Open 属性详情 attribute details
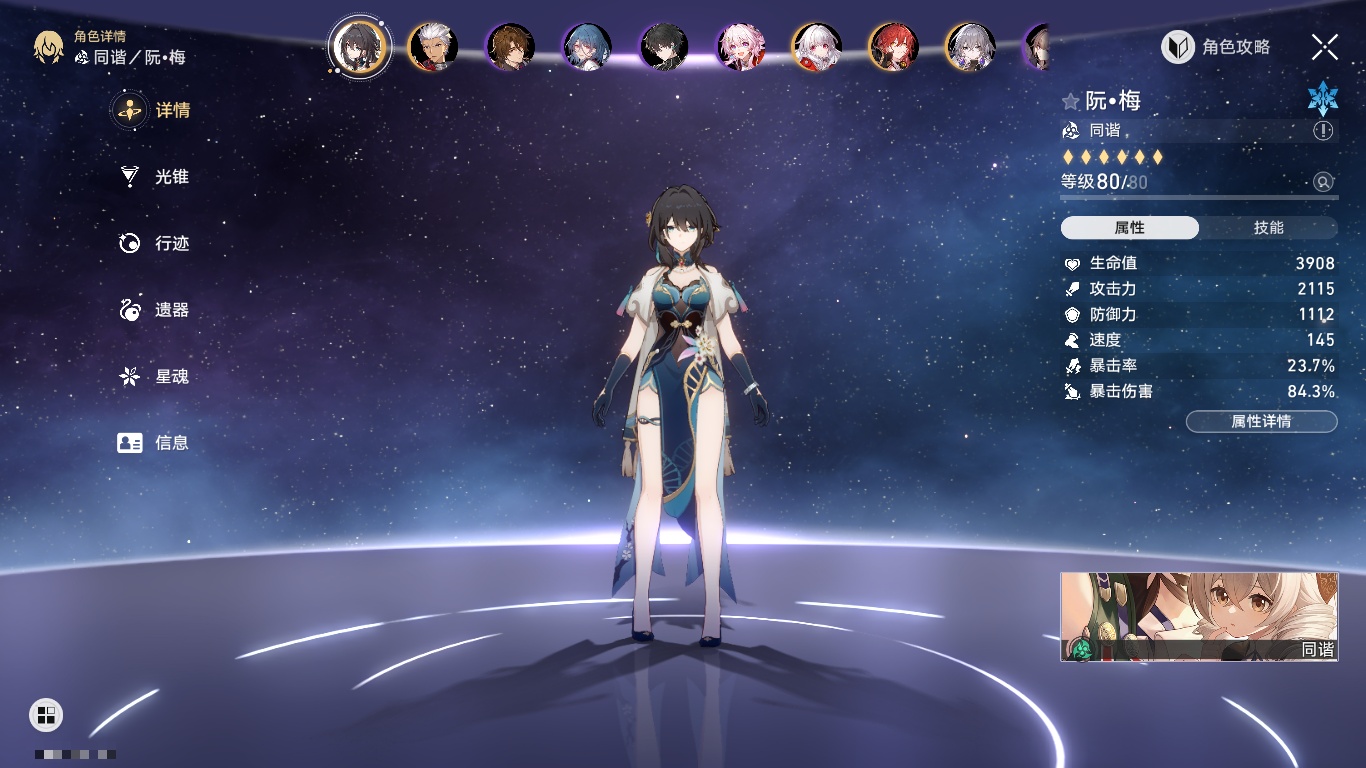 (1261, 422)
